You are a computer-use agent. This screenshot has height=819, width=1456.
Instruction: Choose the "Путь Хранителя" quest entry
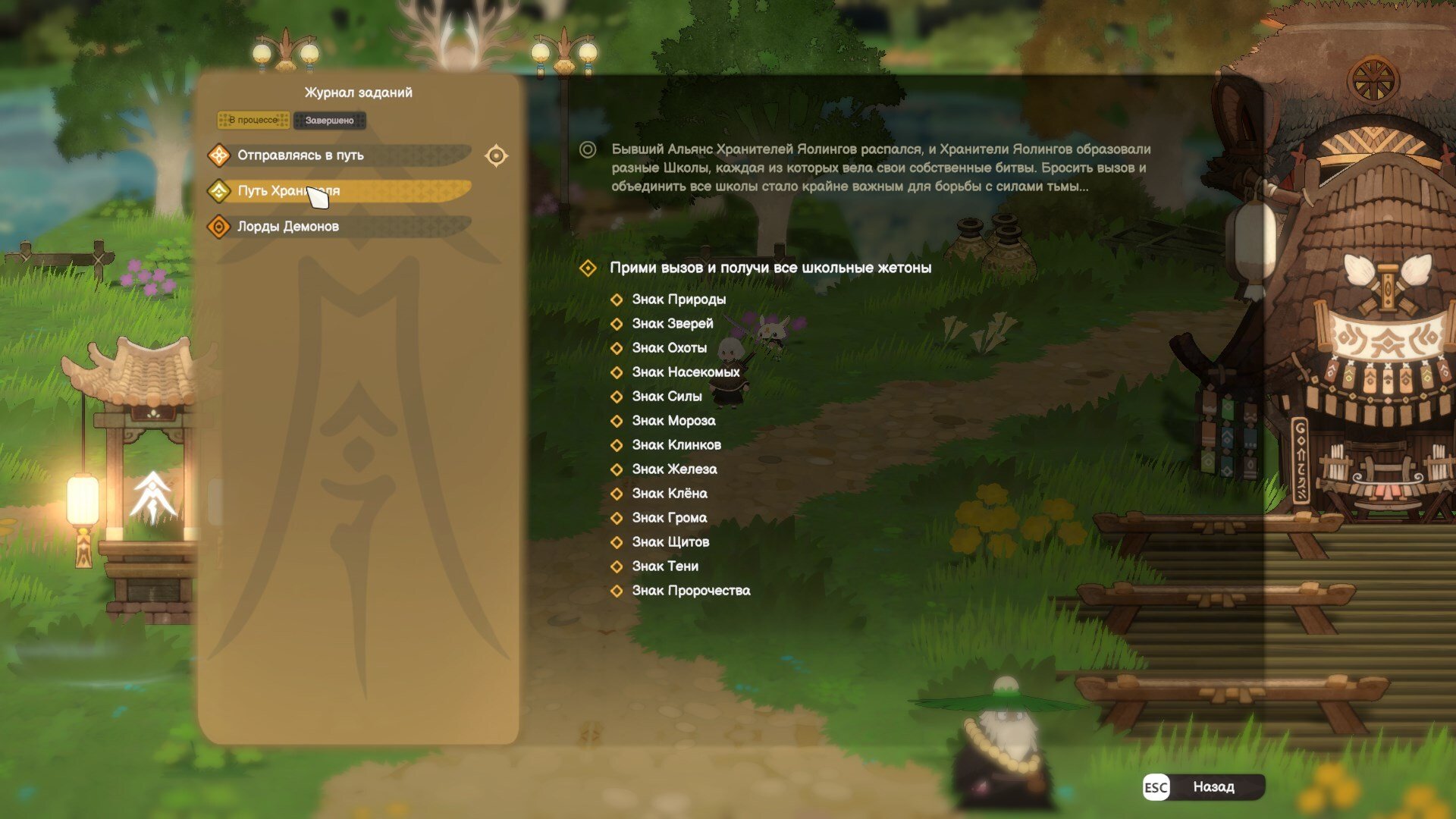point(341,191)
